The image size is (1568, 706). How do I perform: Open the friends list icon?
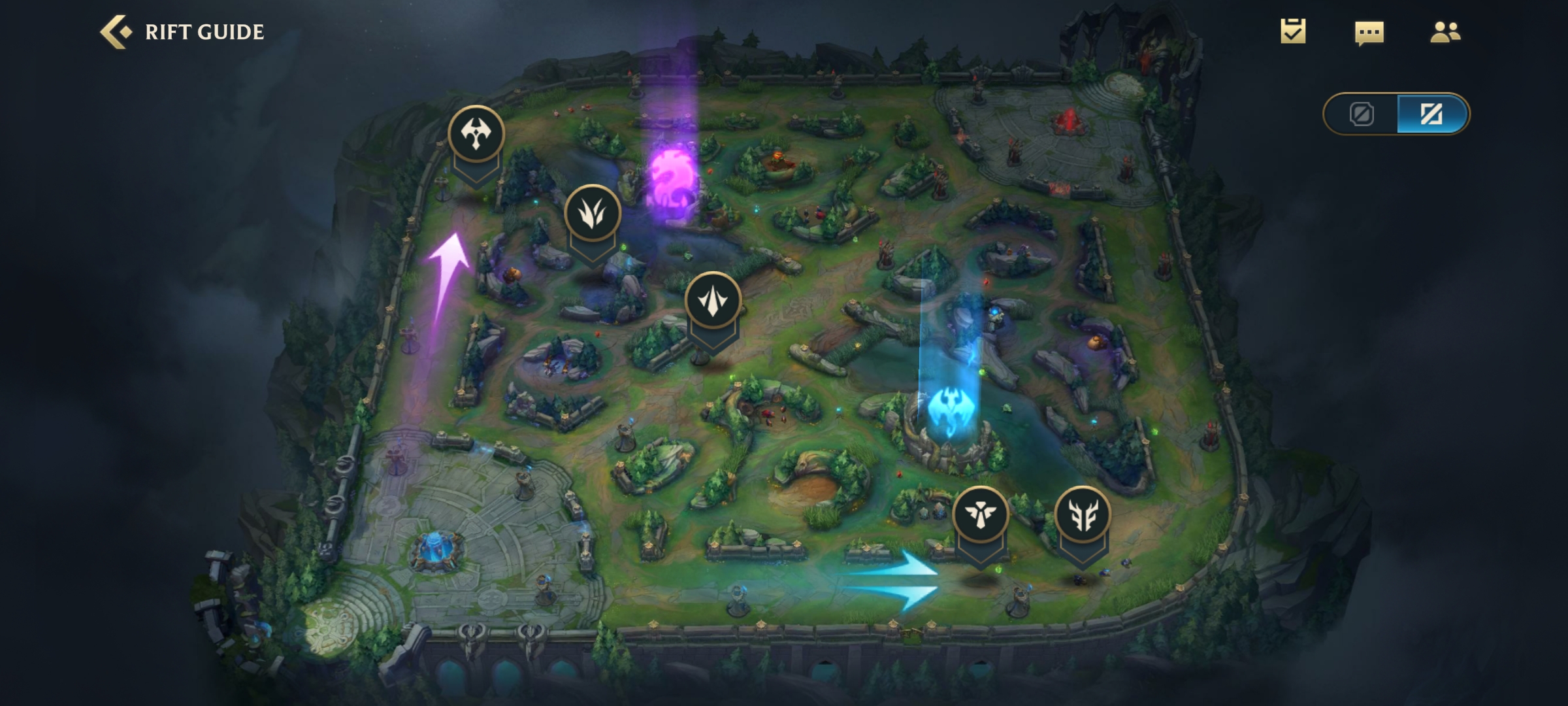(1445, 31)
